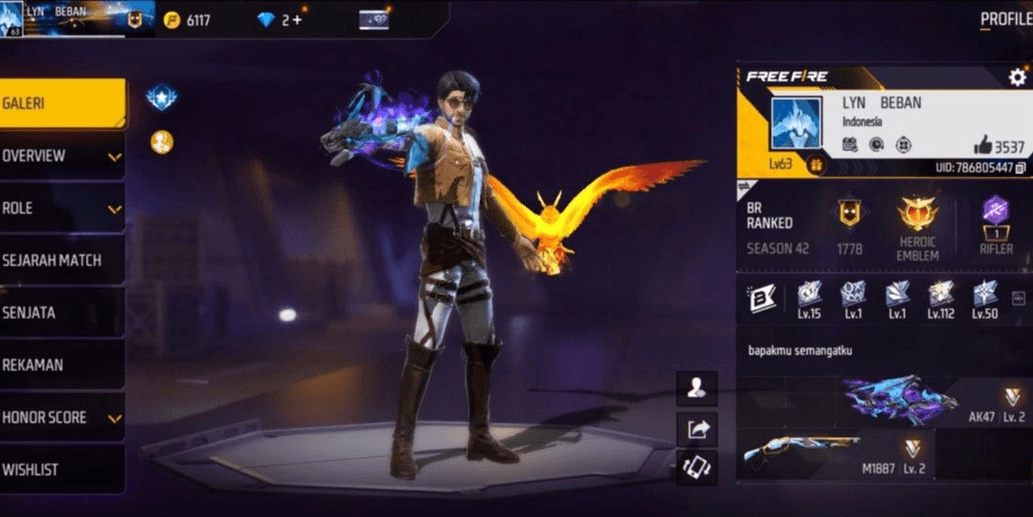This screenshot has height=517, width=1033.
Task: Expand the Overview section
Action: (x=60, y=156)
